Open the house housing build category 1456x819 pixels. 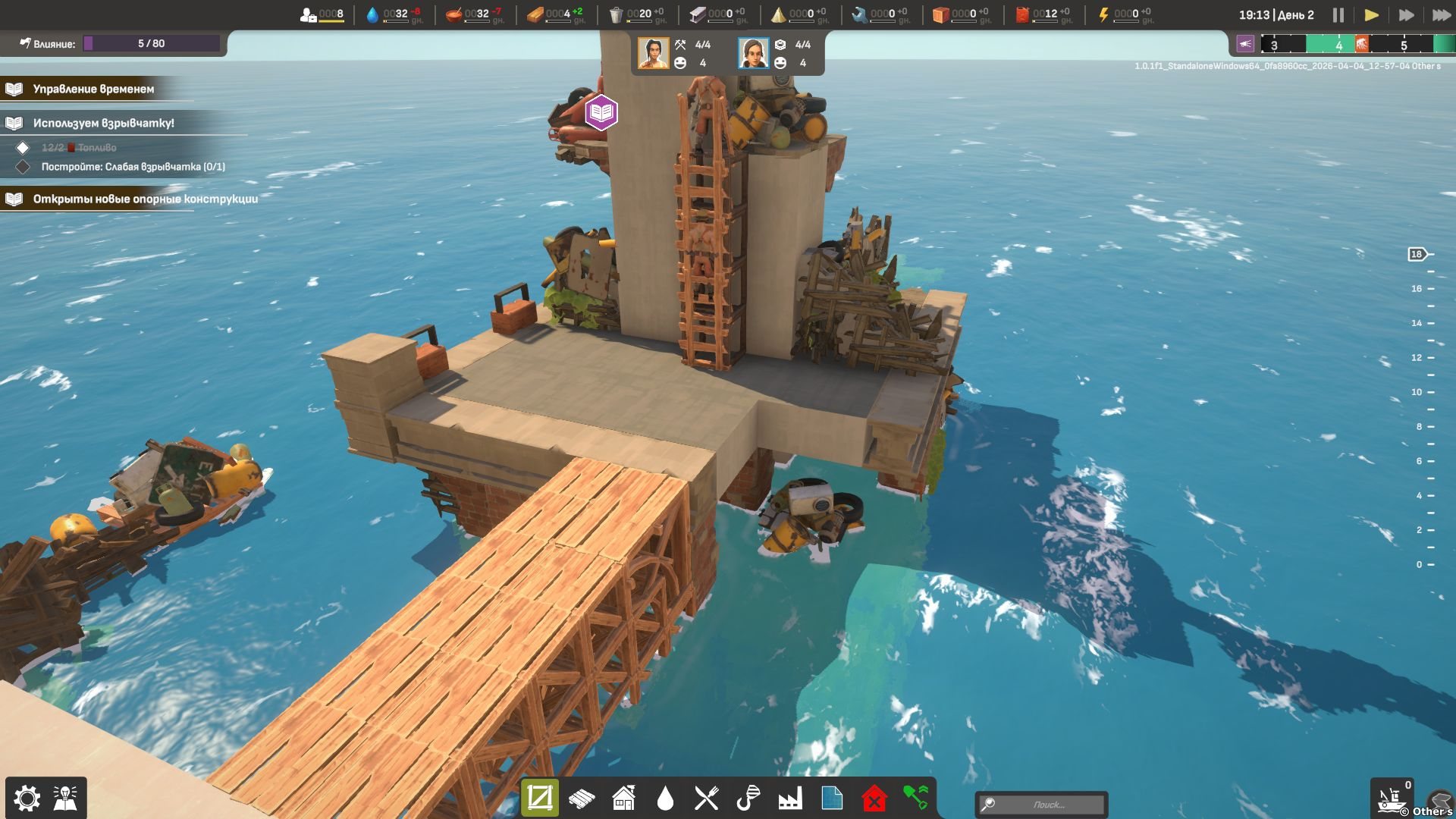click(x=623, y=798)
